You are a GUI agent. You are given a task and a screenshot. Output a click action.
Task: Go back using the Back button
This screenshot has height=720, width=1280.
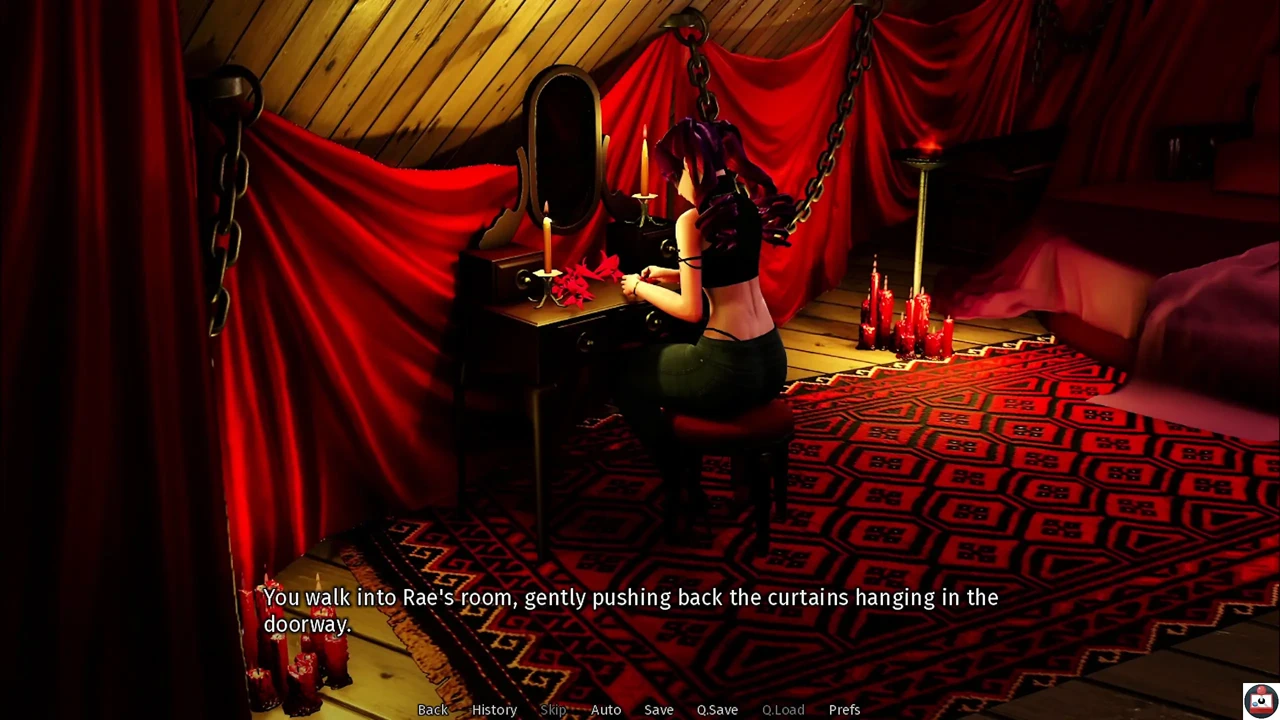point(432,710)
